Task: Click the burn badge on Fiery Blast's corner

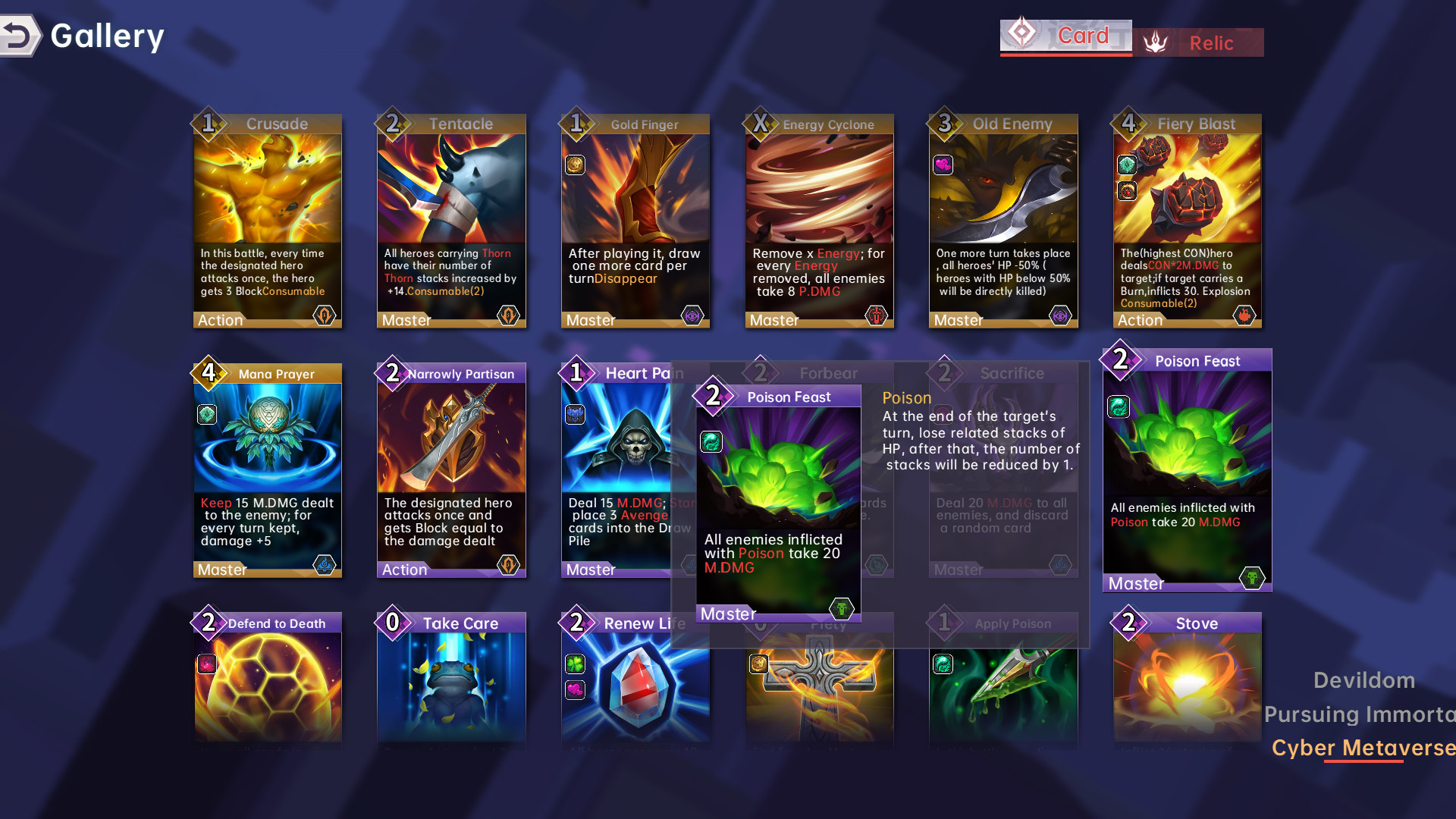Action: click(x=1244, y=316)
